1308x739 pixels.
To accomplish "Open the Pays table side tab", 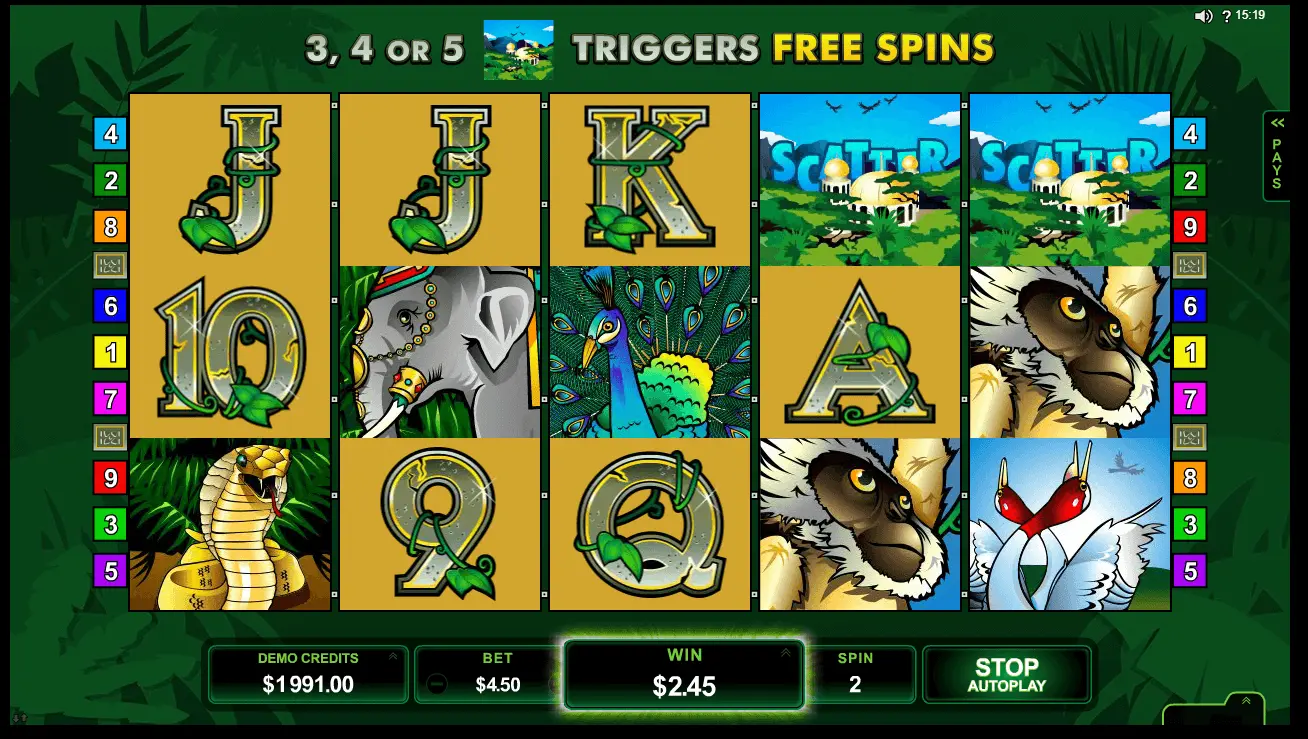I will click(x=1276, y=156).
